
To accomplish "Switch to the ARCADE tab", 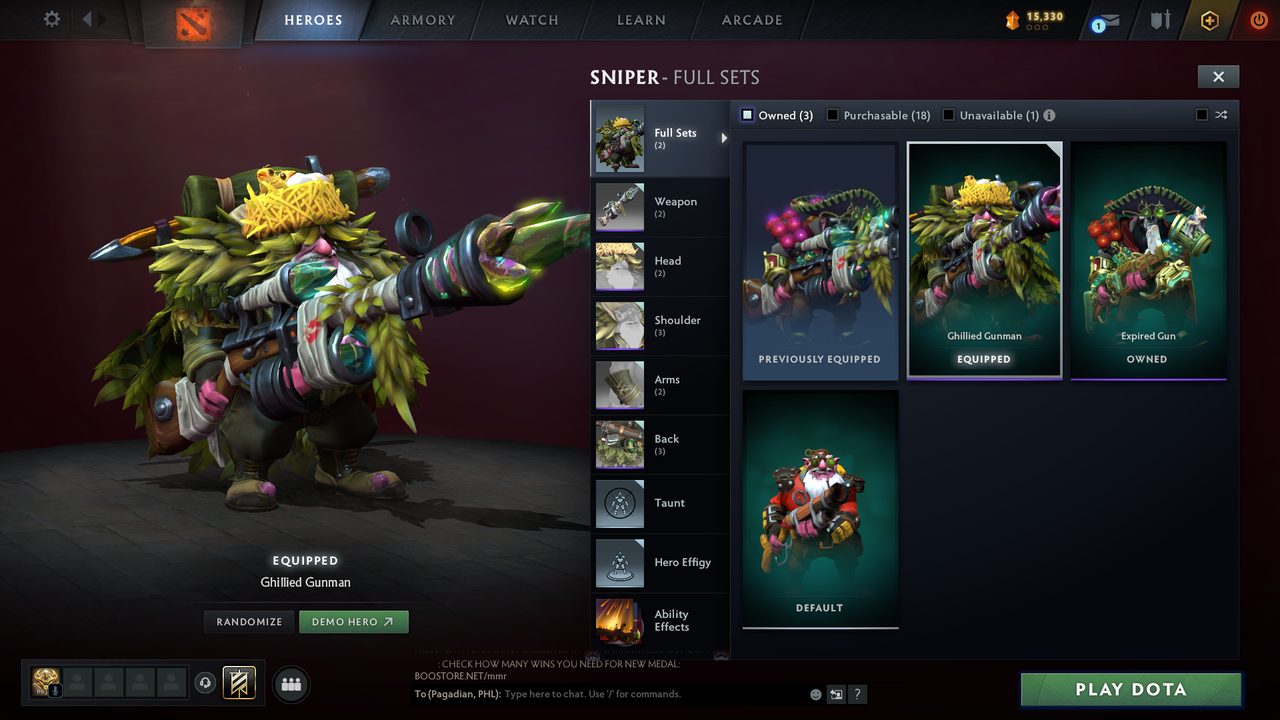I will click(751, 20).
